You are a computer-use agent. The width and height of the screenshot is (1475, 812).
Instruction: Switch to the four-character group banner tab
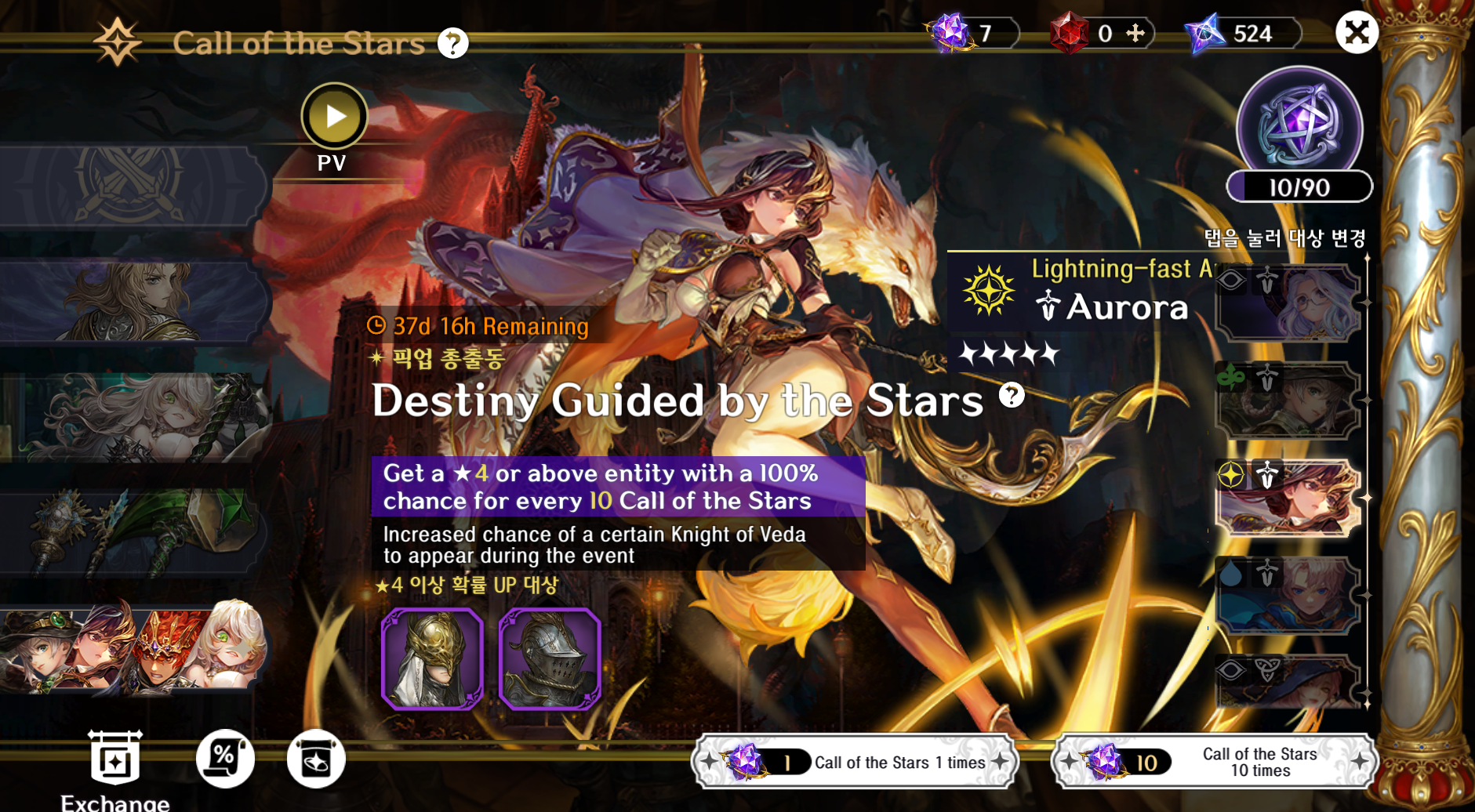132,647
